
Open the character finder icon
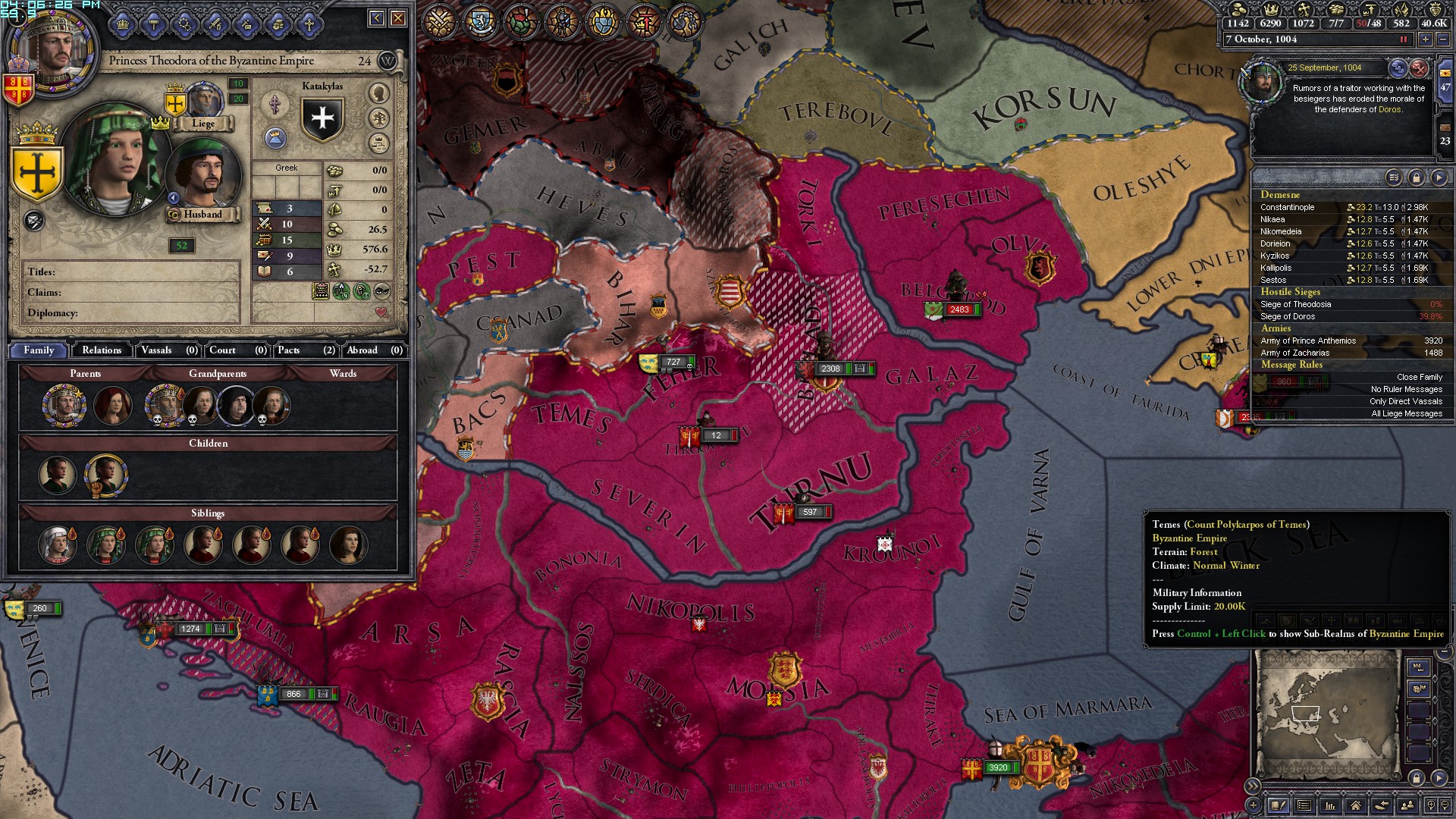(1407, 805)
